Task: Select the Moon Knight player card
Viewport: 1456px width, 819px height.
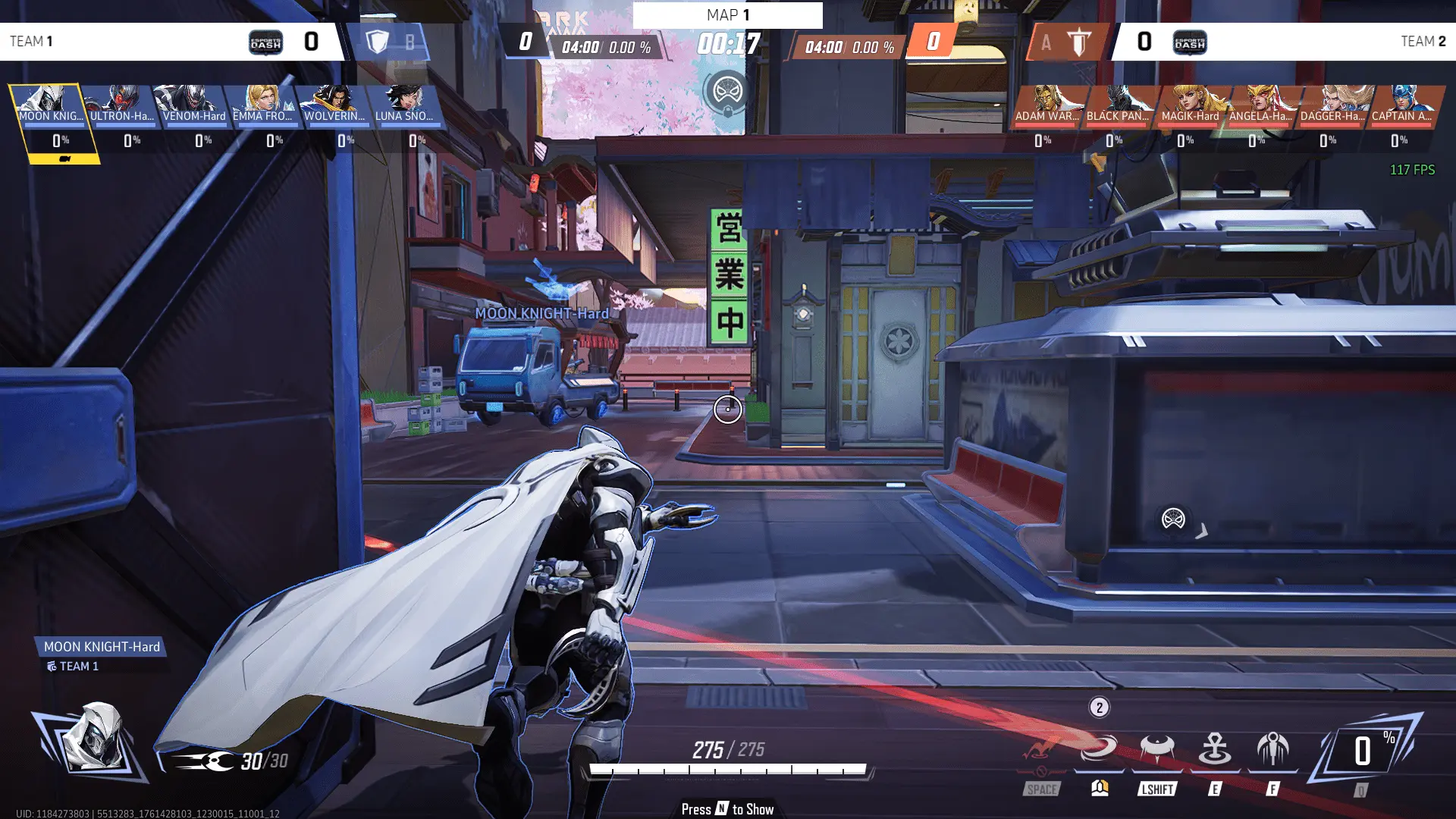Action: click(50, 106)
